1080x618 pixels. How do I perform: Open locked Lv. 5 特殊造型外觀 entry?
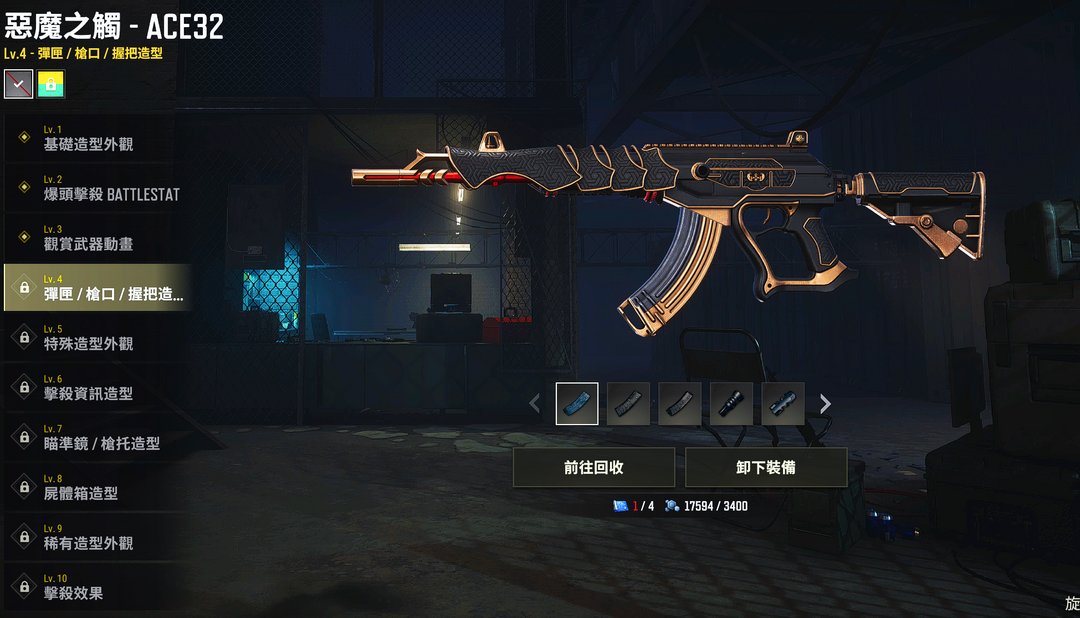pyautogui.click(x=95, y=338)
